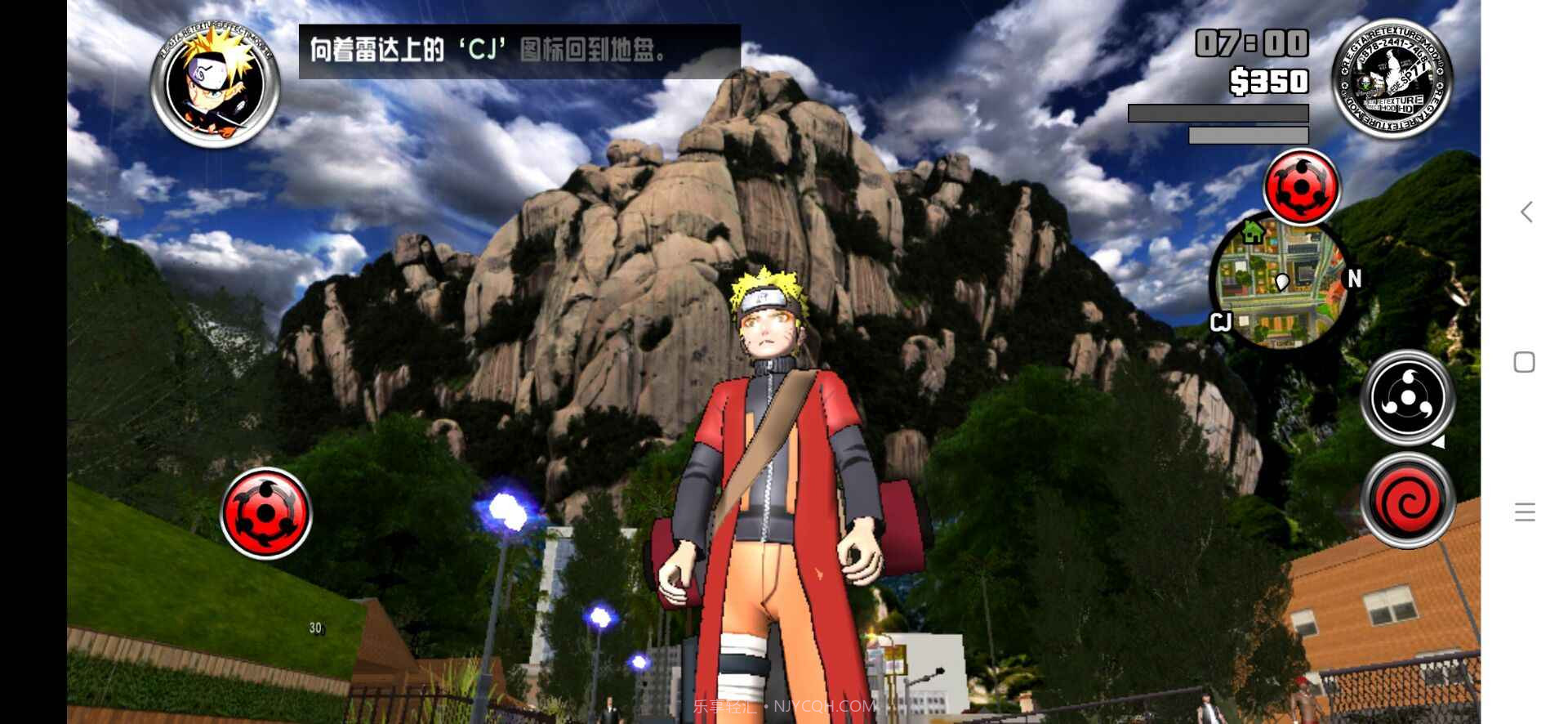1568x724 pixels.
Task: Tap the $350 money counter
Action: 1267,83
